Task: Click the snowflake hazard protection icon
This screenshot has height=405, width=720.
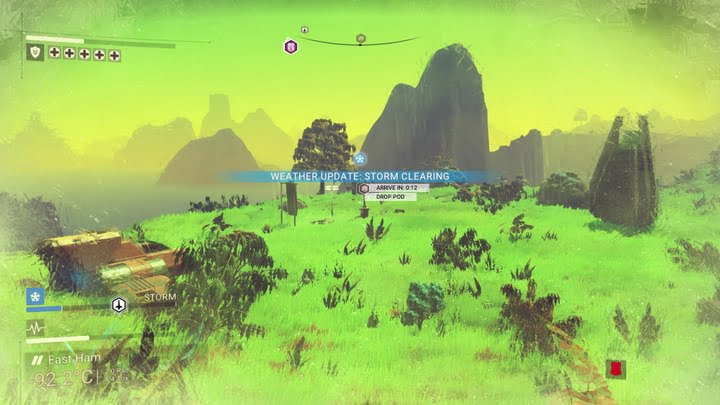Action: click(35, 297)
